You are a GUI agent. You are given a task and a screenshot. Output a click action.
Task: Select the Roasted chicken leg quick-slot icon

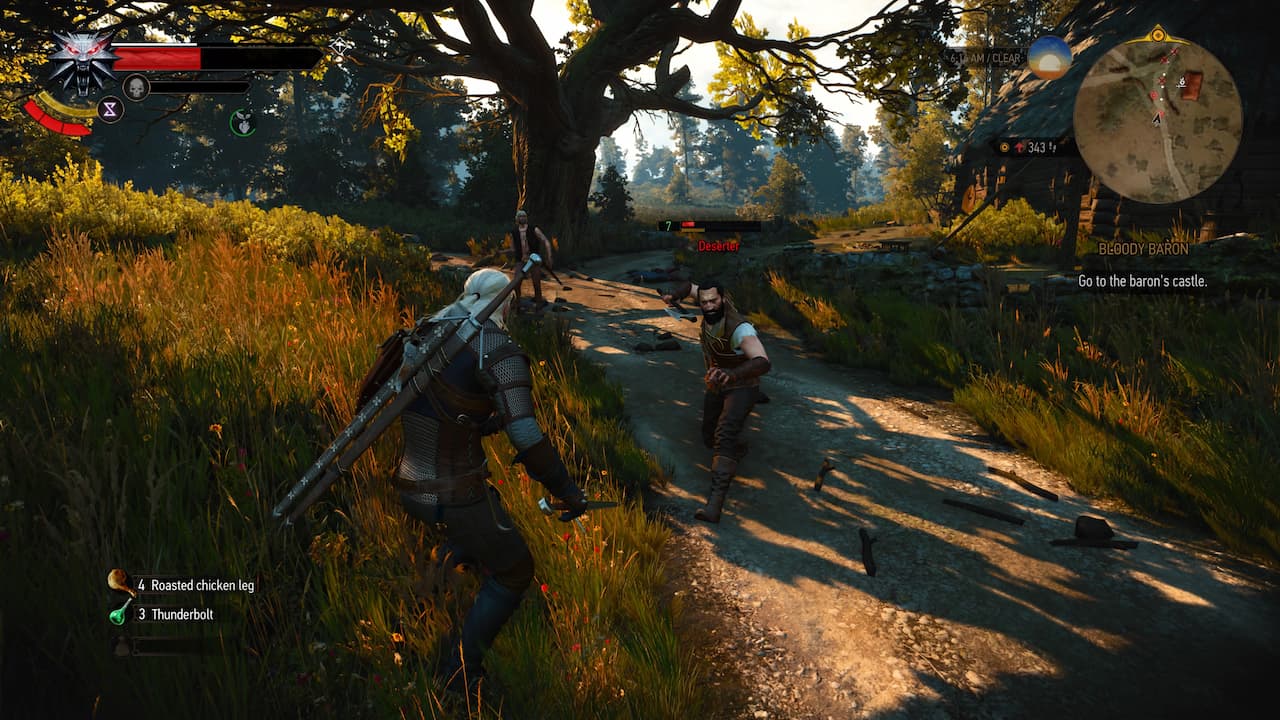(118, 580)
